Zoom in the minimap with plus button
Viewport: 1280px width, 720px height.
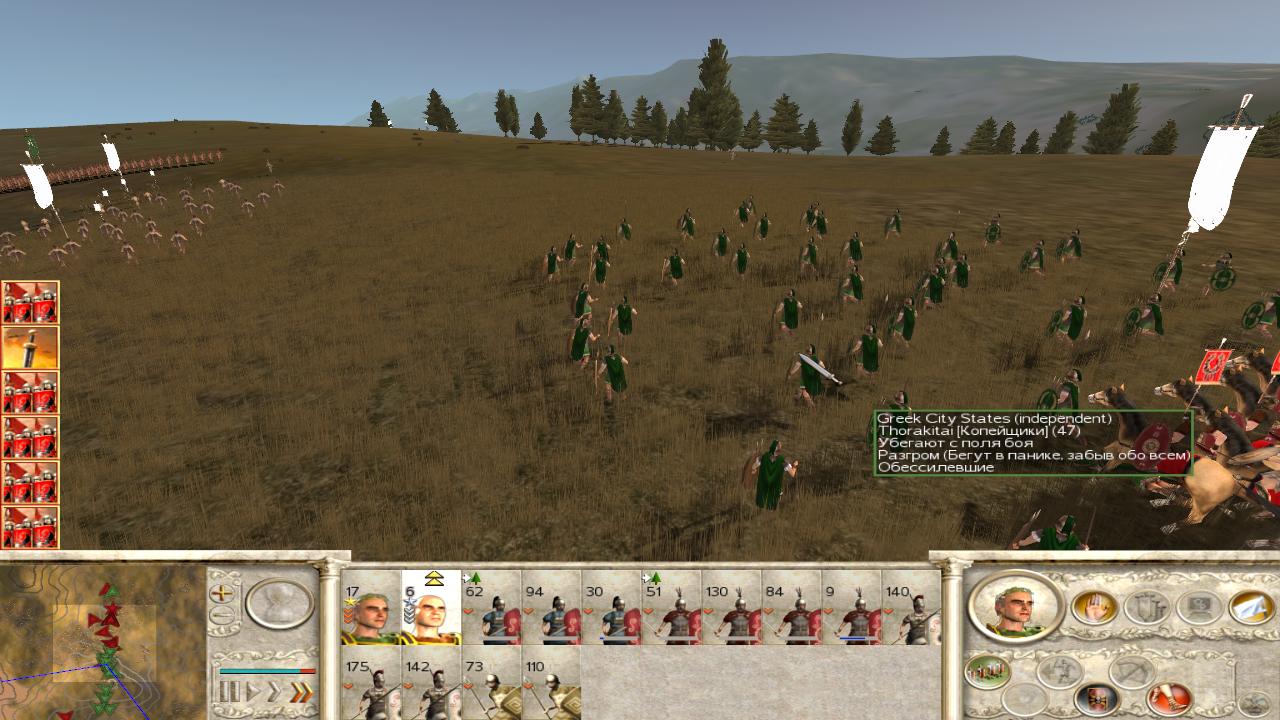pyautogui.click(x=222, y=592)
